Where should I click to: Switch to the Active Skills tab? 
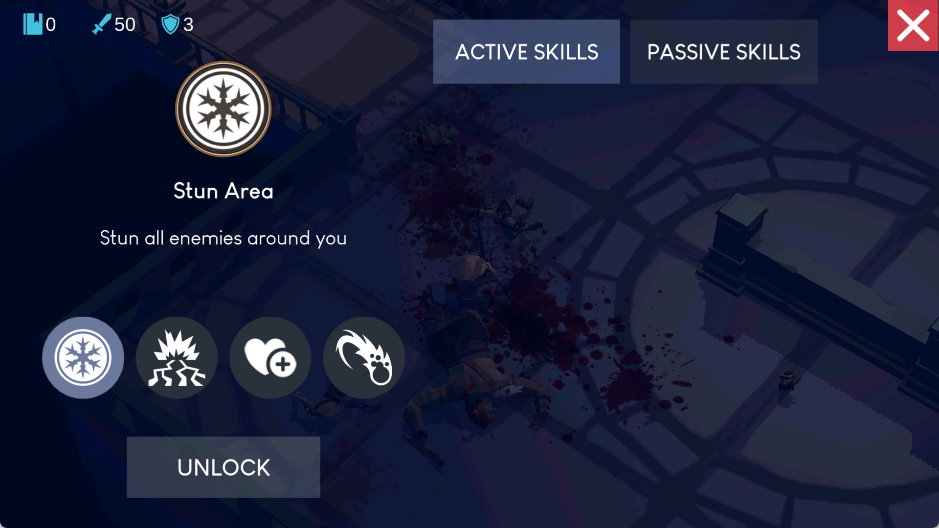pyautogui.click(x=526, y=52)
